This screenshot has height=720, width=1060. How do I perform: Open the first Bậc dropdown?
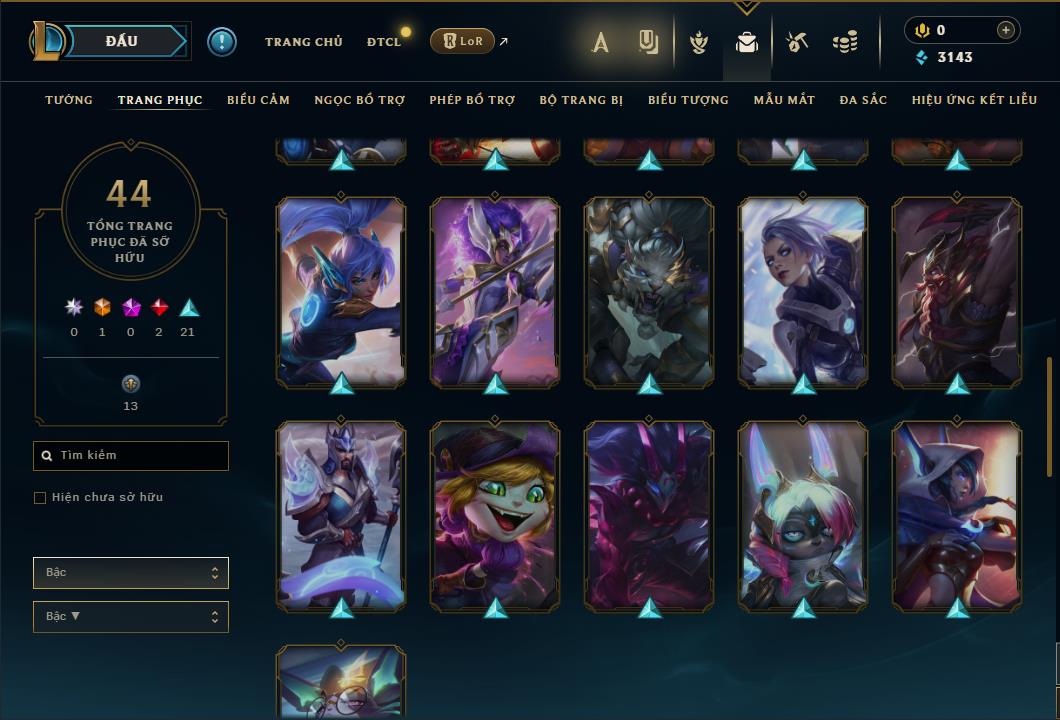(x=131, y=573)
